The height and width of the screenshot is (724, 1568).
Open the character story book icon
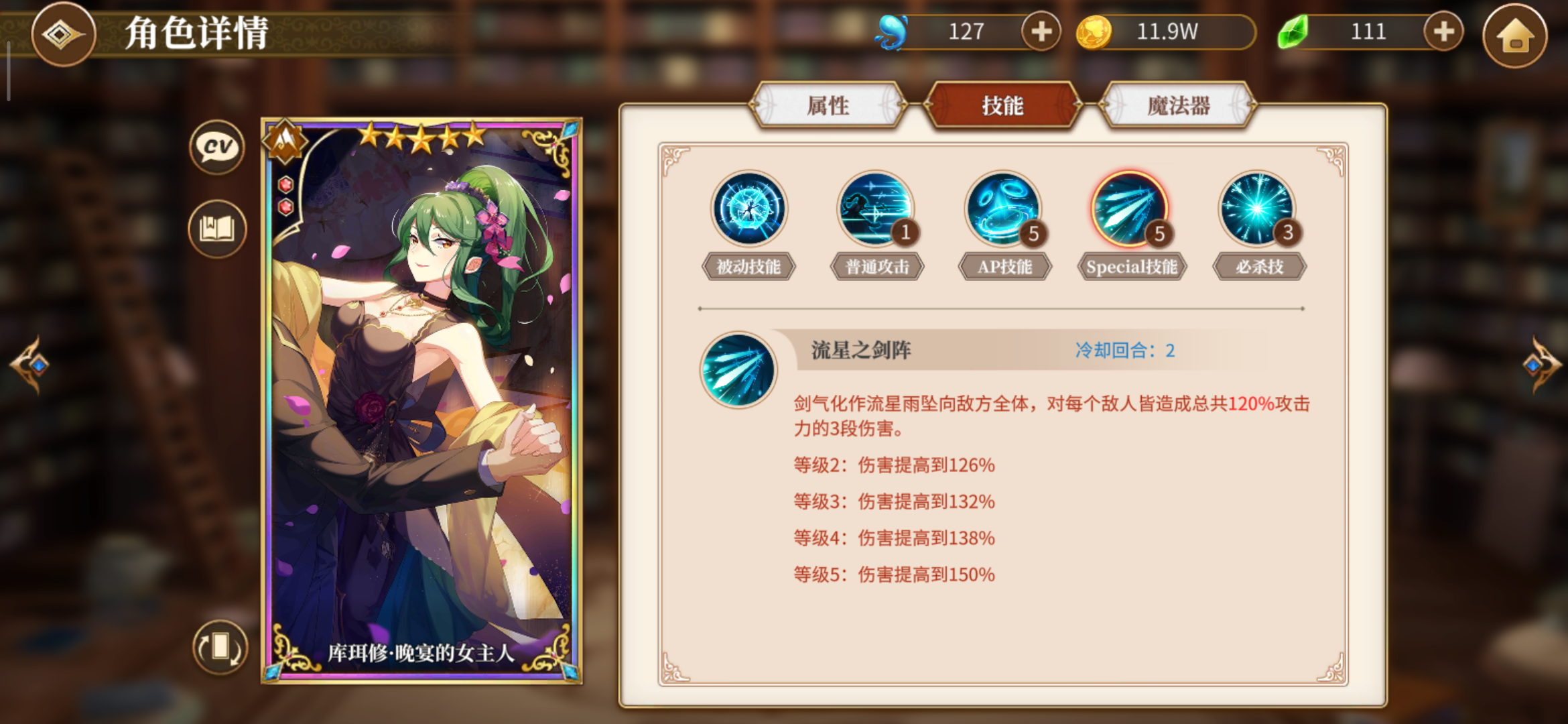tap(216, 229)
